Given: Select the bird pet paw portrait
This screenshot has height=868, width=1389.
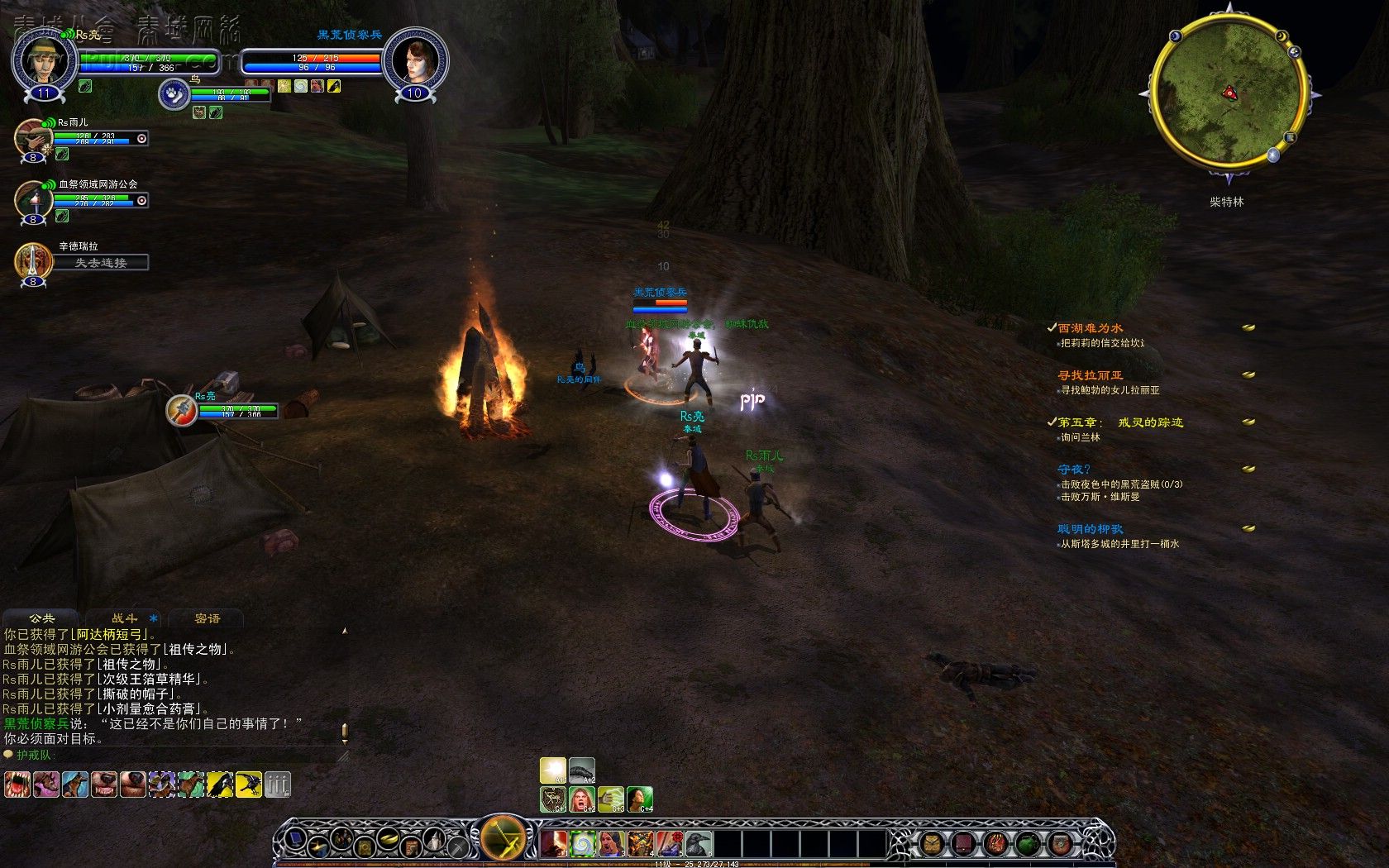Looking at the screenshot, I should coord(174,94).
